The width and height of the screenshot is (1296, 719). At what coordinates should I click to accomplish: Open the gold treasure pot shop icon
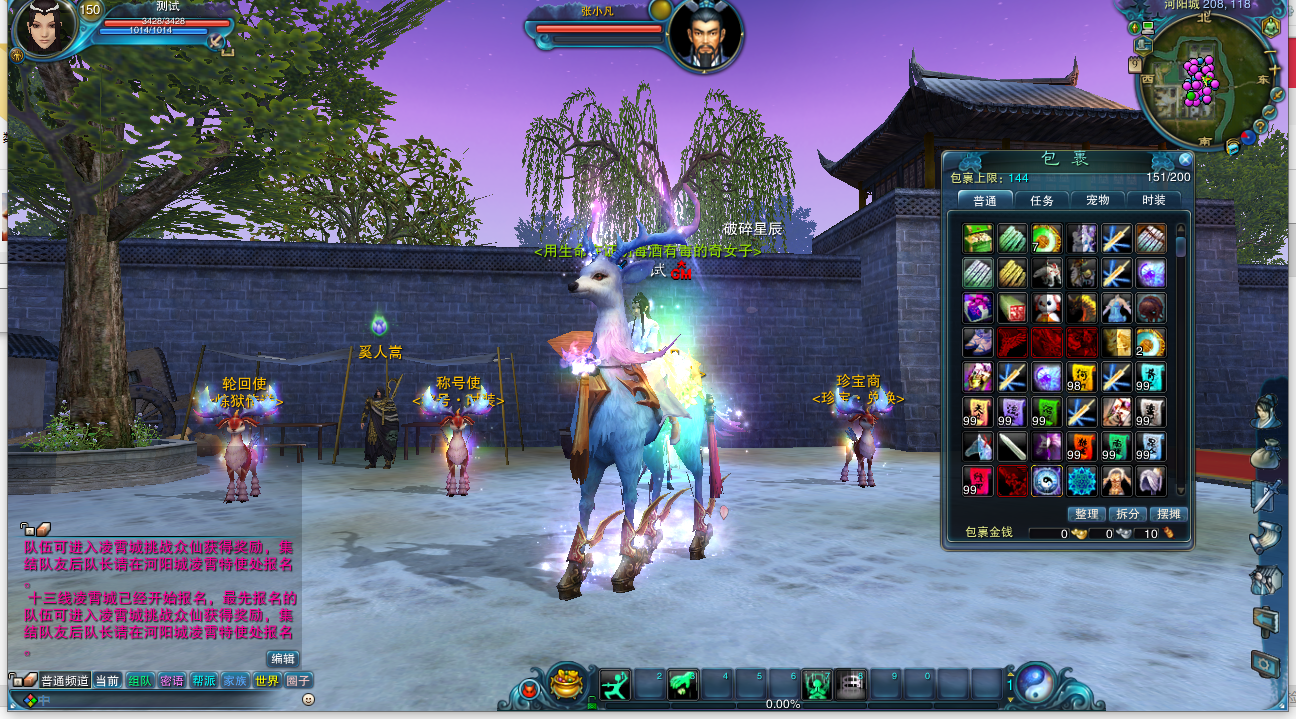pyautogui.click(x=567, y=682)
